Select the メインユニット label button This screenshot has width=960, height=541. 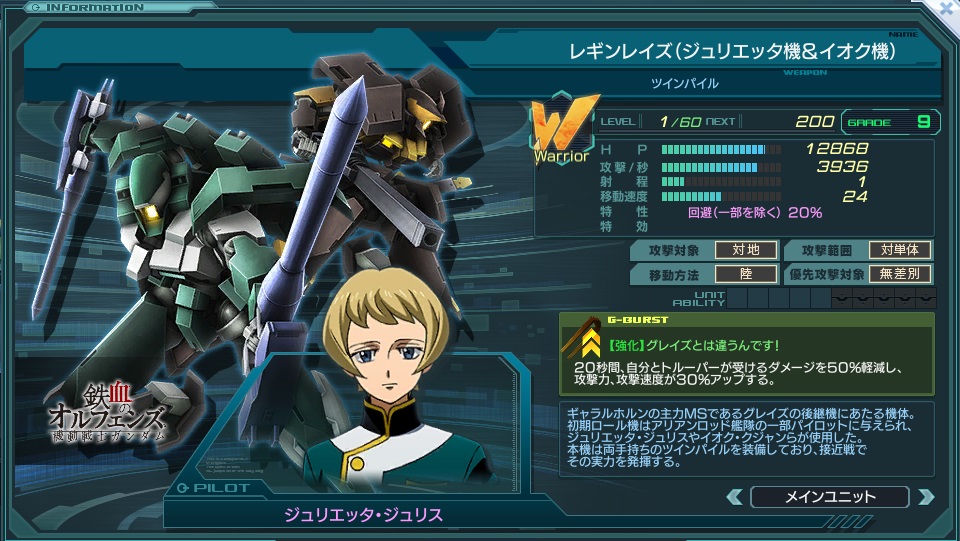click(829, 497)
